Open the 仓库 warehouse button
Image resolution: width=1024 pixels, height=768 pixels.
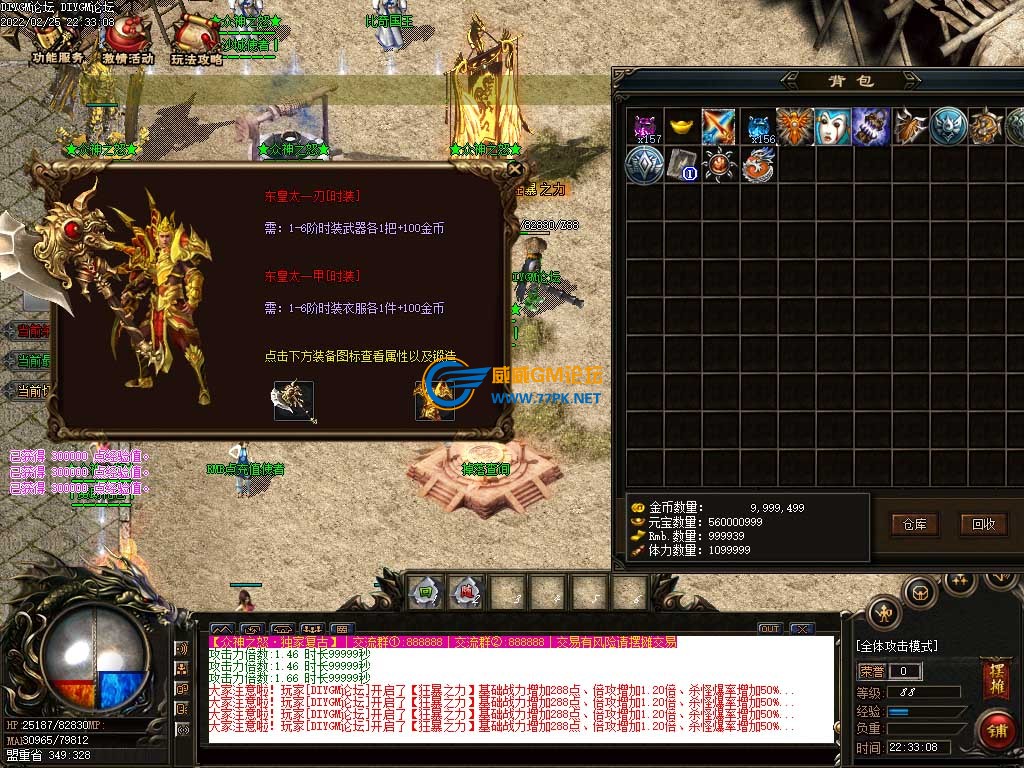pos(915,523)
